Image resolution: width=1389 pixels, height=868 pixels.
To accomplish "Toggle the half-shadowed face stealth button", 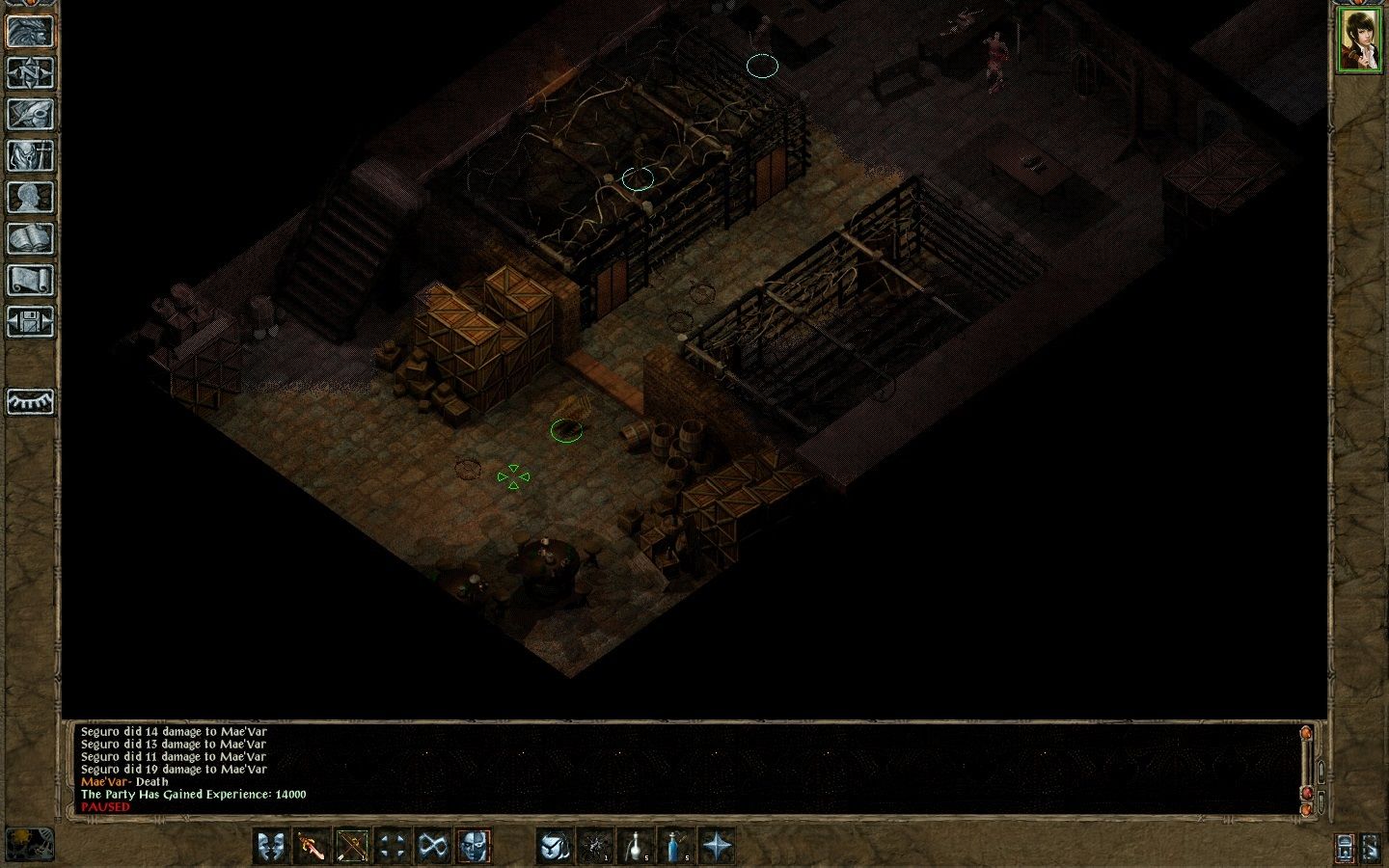I will pos(472,846).
